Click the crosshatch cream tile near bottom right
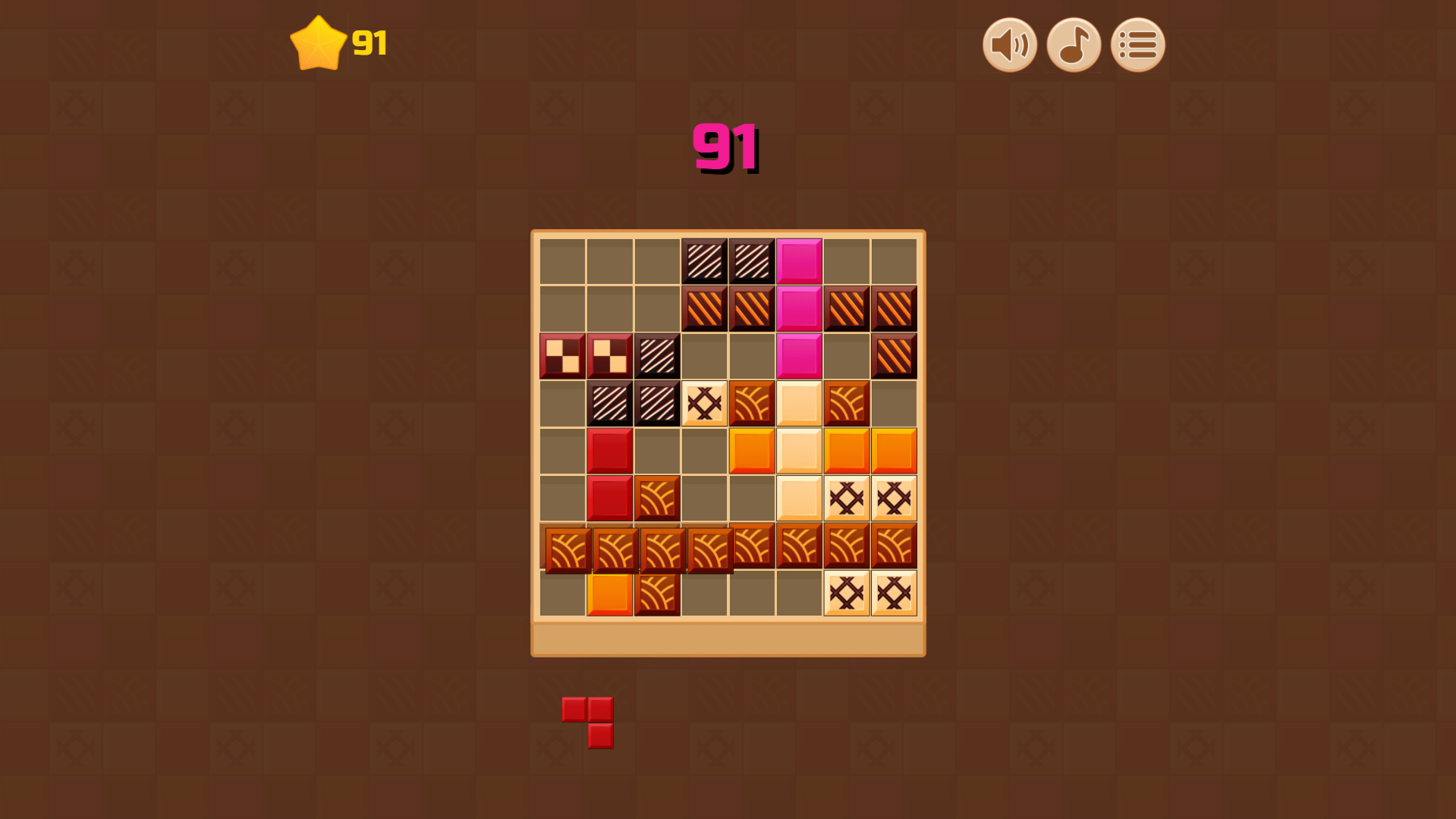Screen dimensions: 1456x819 (x=894, y=594)
